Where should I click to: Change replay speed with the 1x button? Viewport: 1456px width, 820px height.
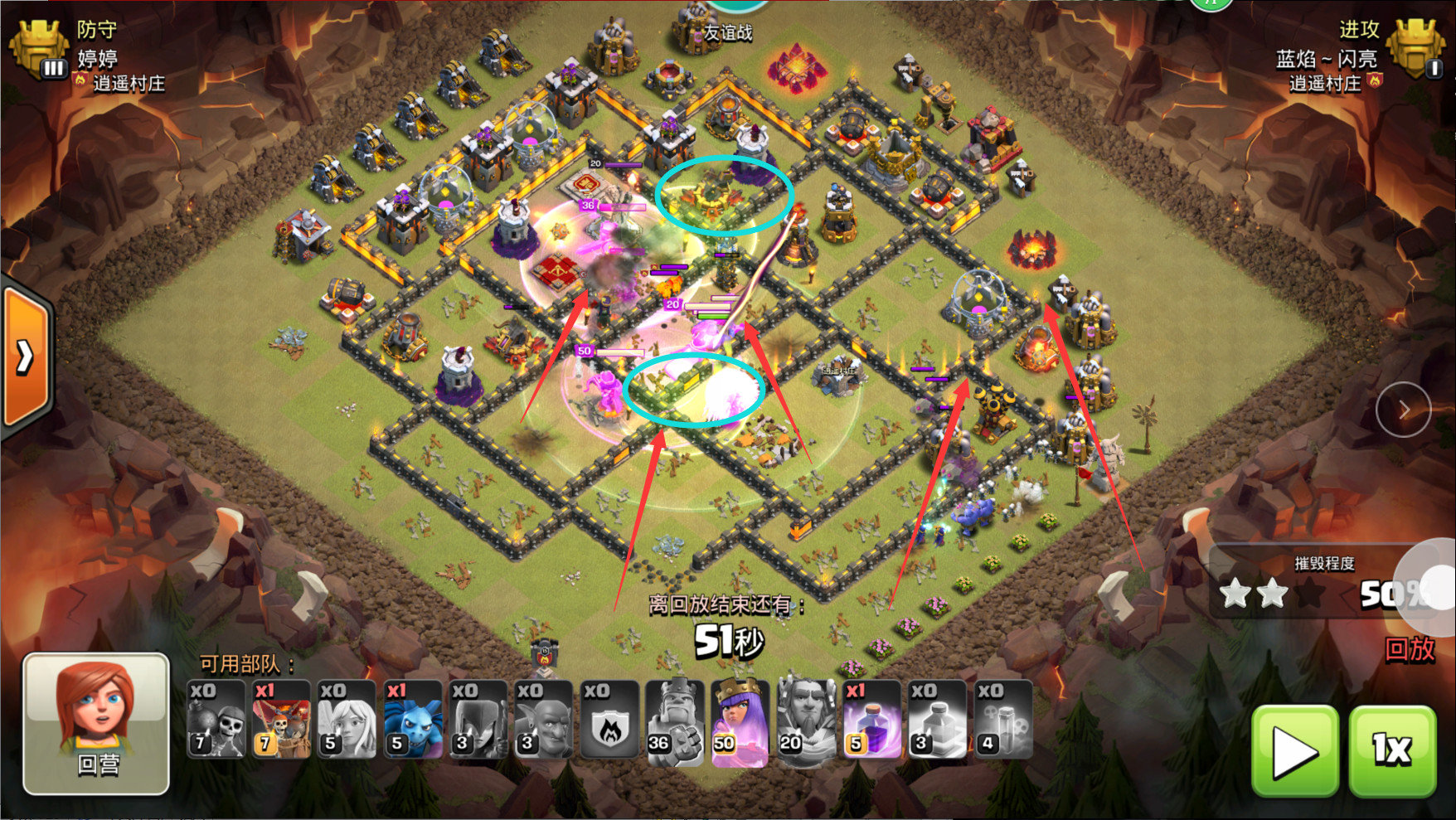pyautogui.click(x=1392, y=751)
